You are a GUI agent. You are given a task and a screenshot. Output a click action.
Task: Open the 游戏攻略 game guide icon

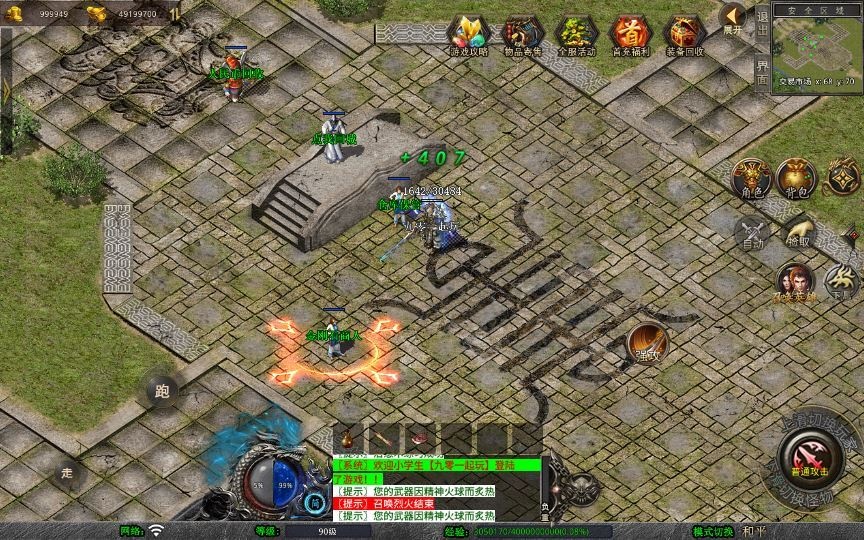point(468,35)
